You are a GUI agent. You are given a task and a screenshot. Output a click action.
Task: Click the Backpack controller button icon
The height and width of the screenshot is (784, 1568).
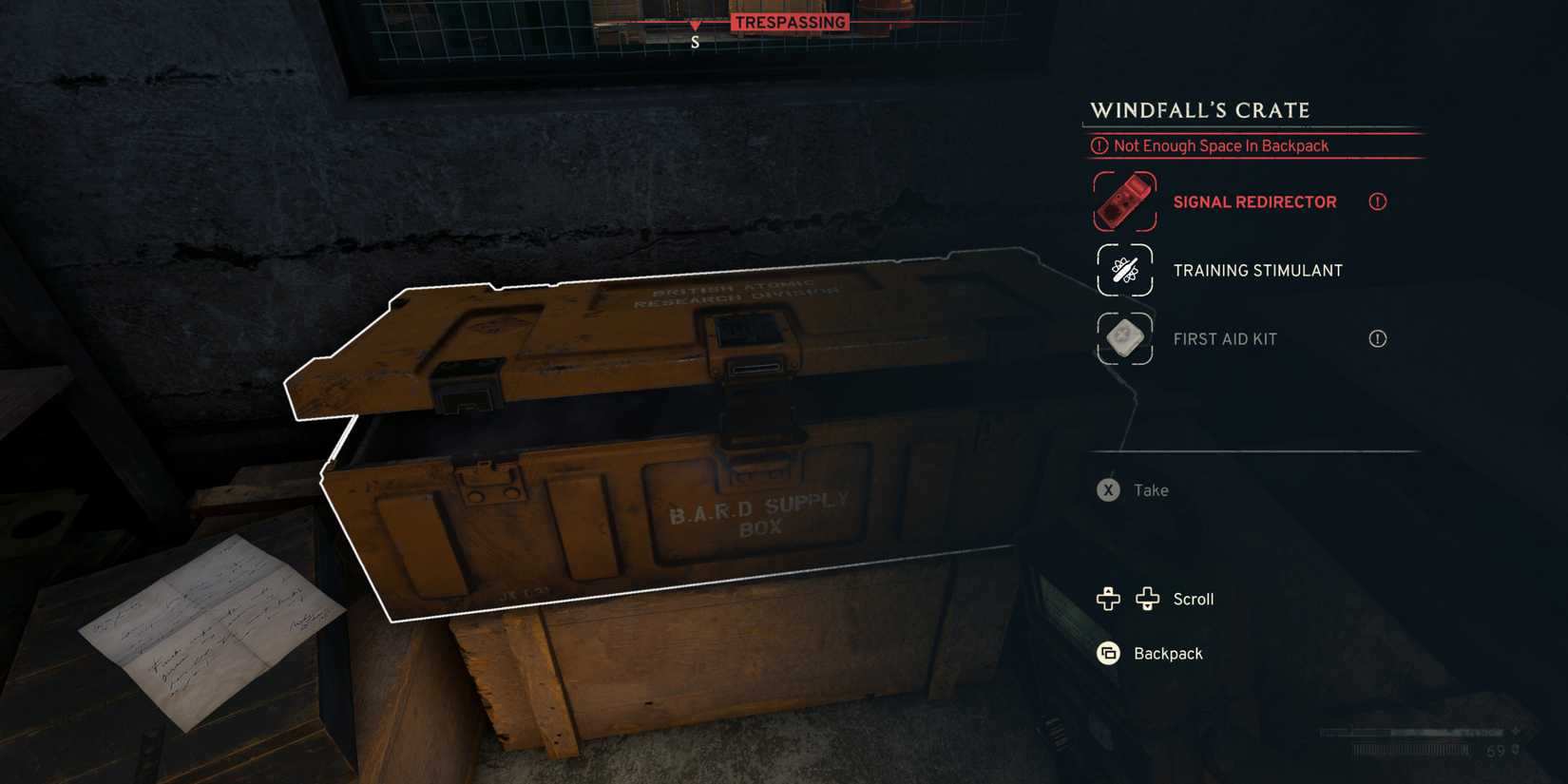(x=1106, y=654)
